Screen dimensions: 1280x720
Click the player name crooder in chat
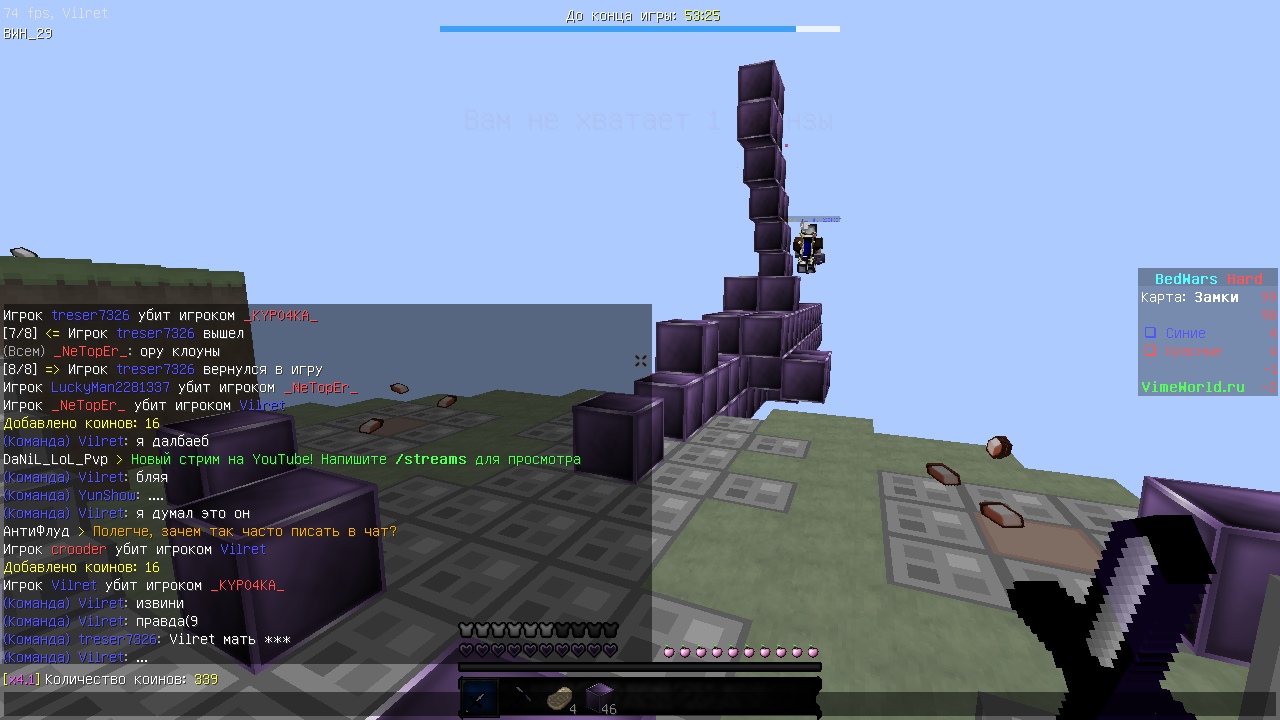pyautogui.click(x=79, y=549)
